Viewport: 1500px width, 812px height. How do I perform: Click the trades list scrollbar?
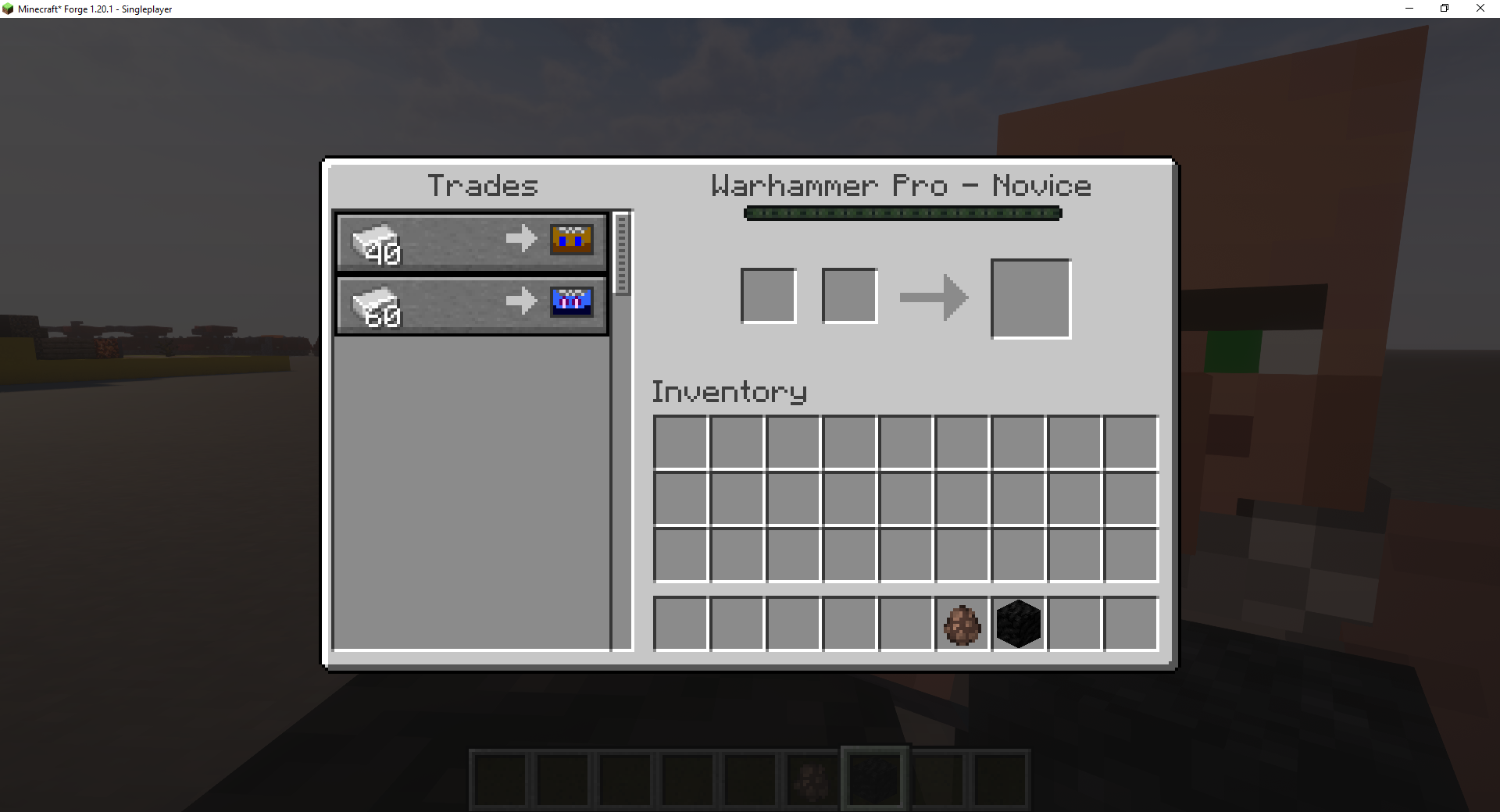click(x=621, y=251)
